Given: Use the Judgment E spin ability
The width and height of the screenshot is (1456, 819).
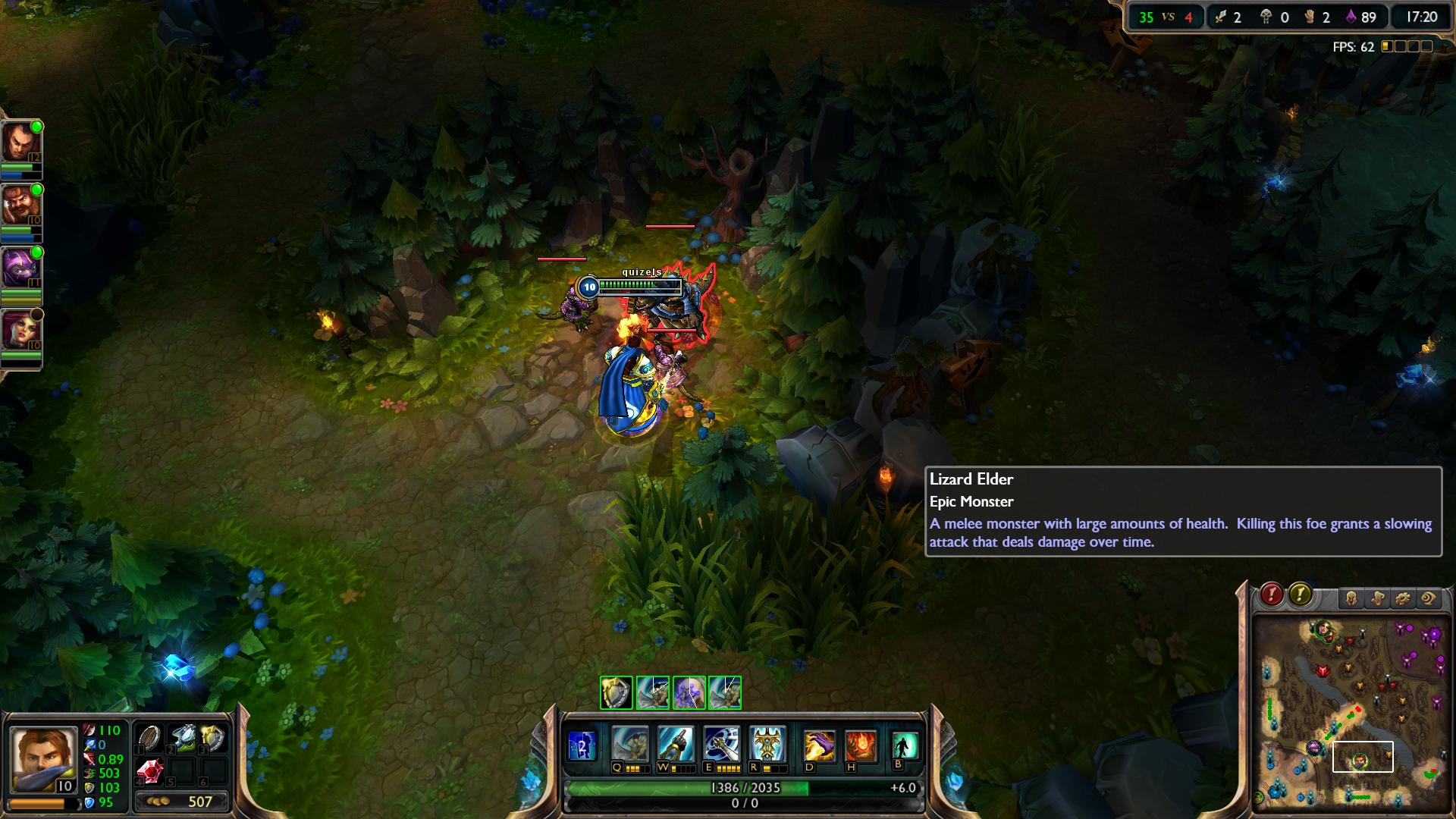Looking at the screenshot, I should point(721,744).
